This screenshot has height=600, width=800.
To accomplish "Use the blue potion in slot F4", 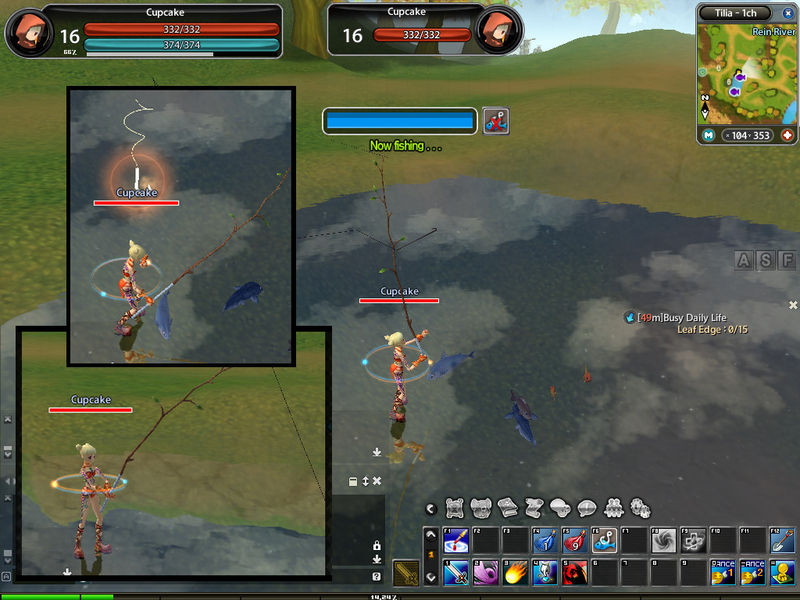I will pos(545,541).
